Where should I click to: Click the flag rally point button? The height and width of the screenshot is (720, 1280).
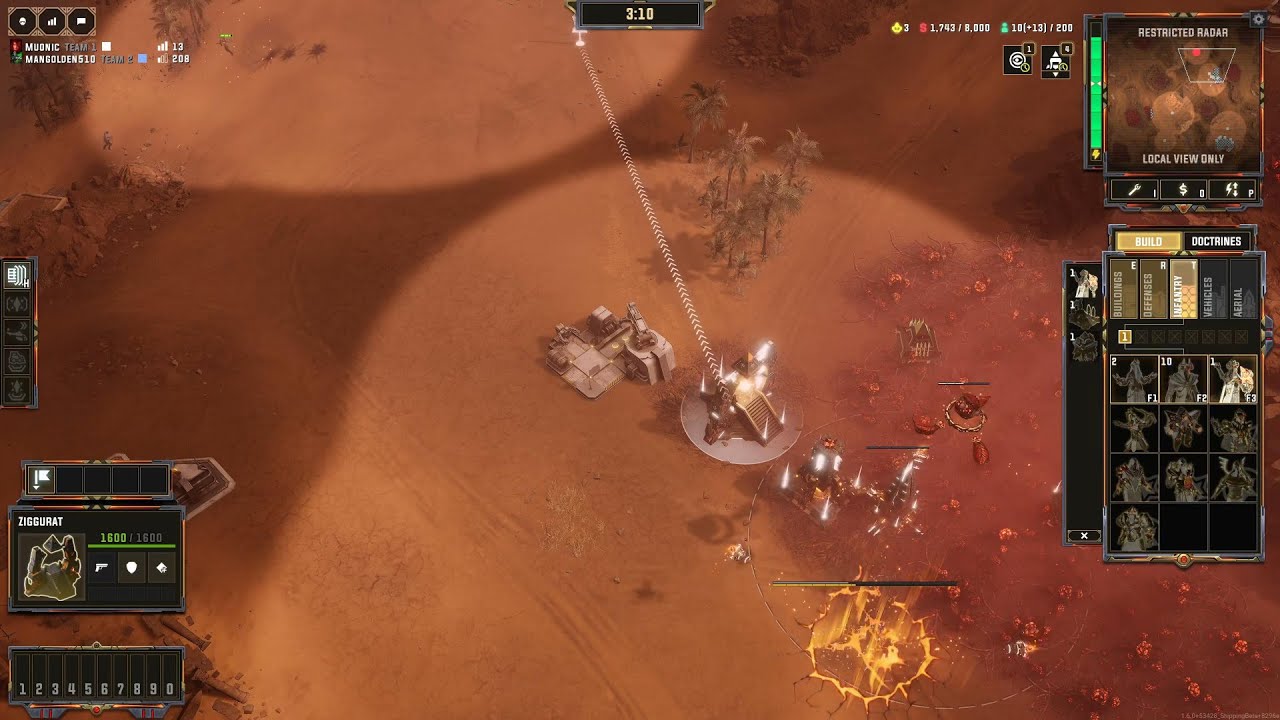[42, 480]
